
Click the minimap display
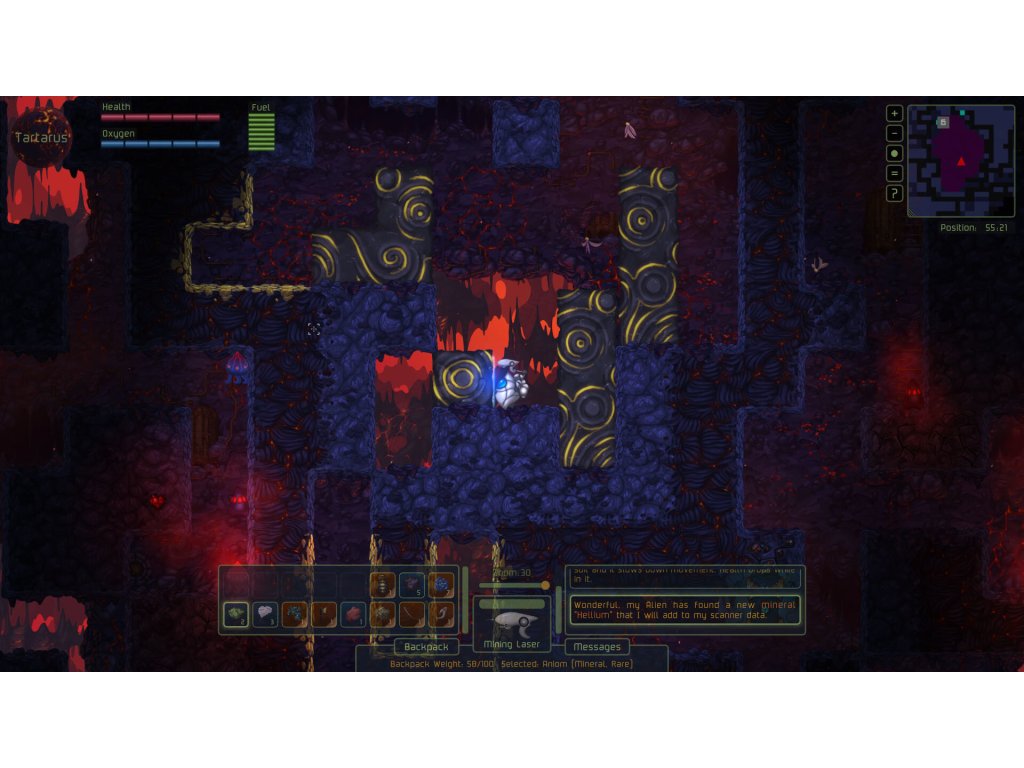(x=961, y=161)
